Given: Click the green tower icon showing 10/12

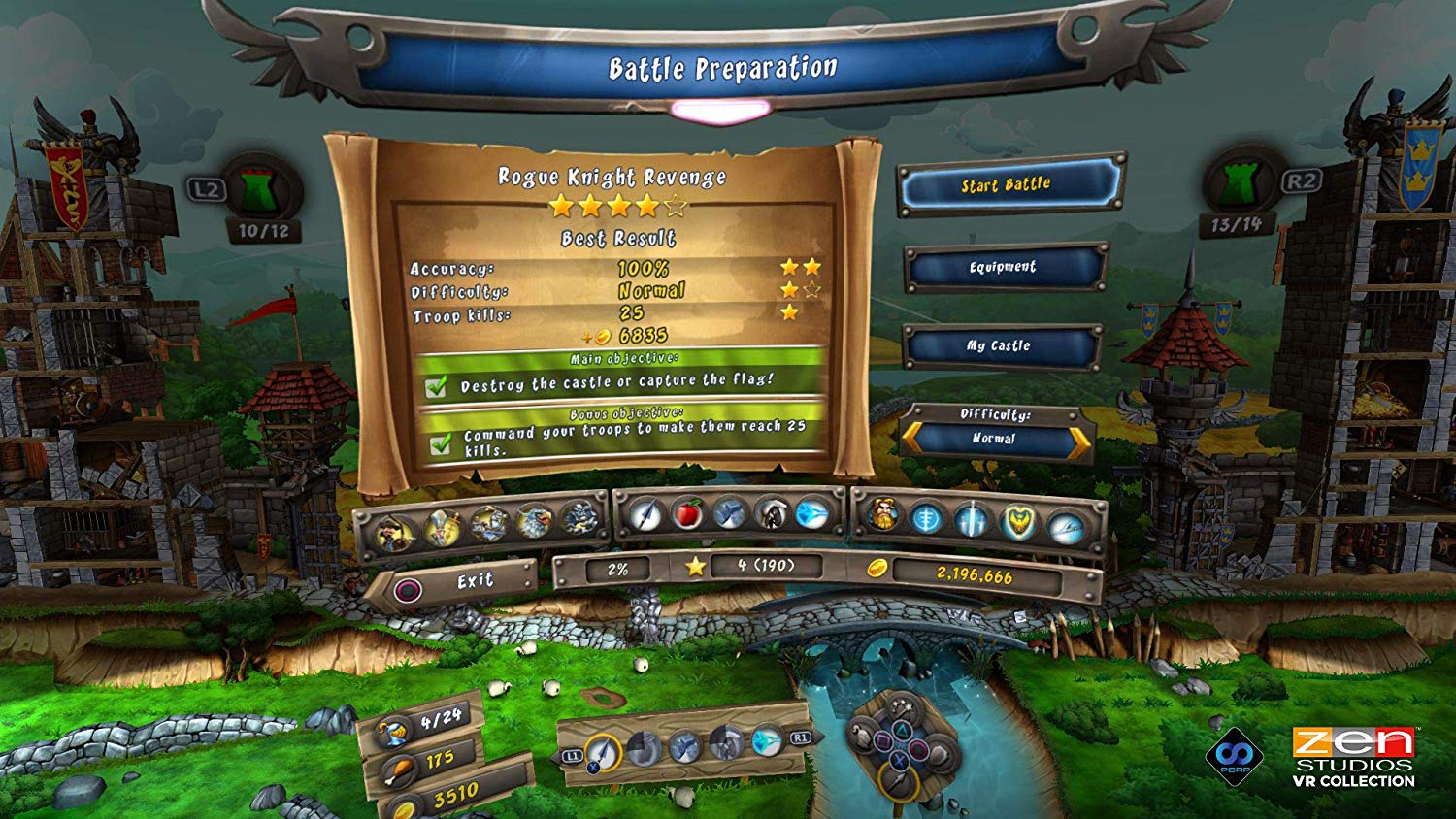Looking at the screenshot, I should pos(256,191).
